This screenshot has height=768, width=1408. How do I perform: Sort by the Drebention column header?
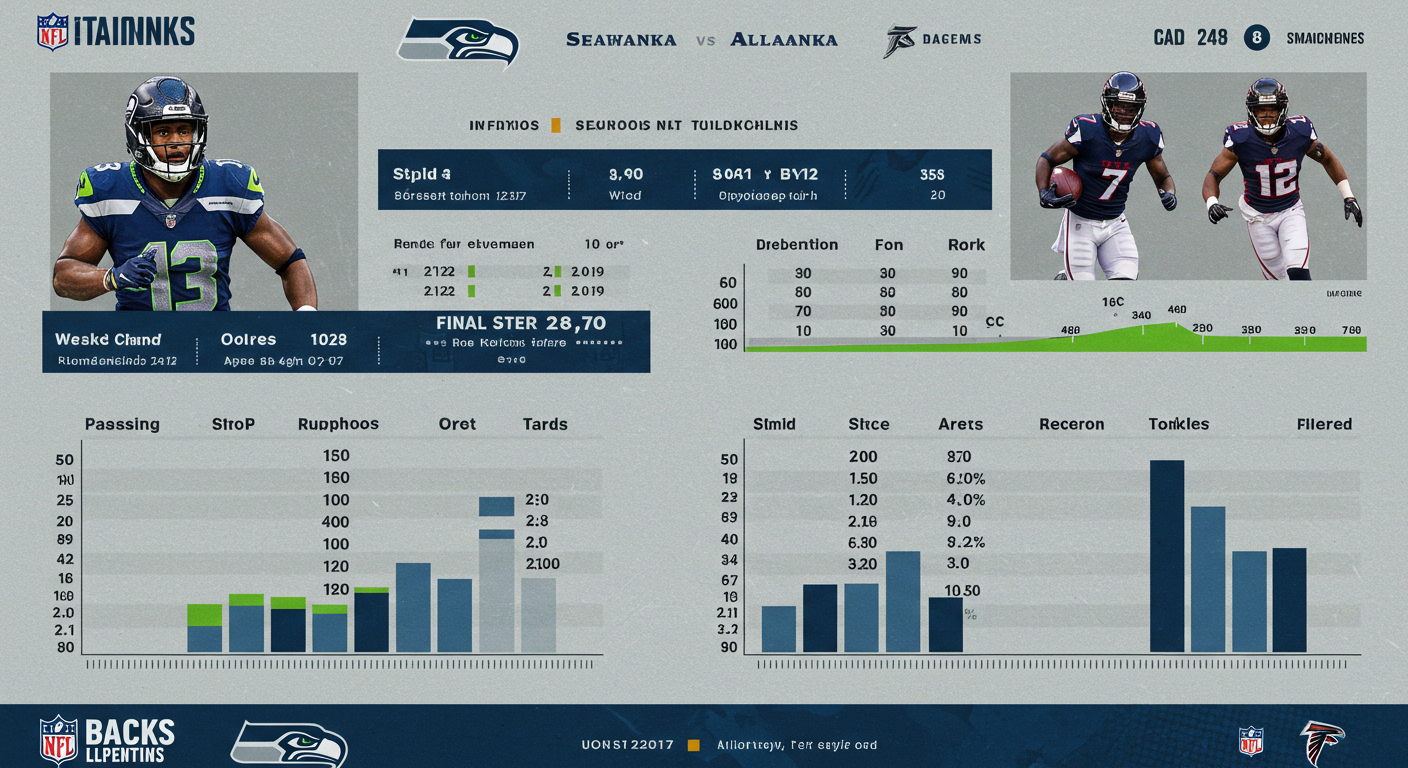(797, 245)
